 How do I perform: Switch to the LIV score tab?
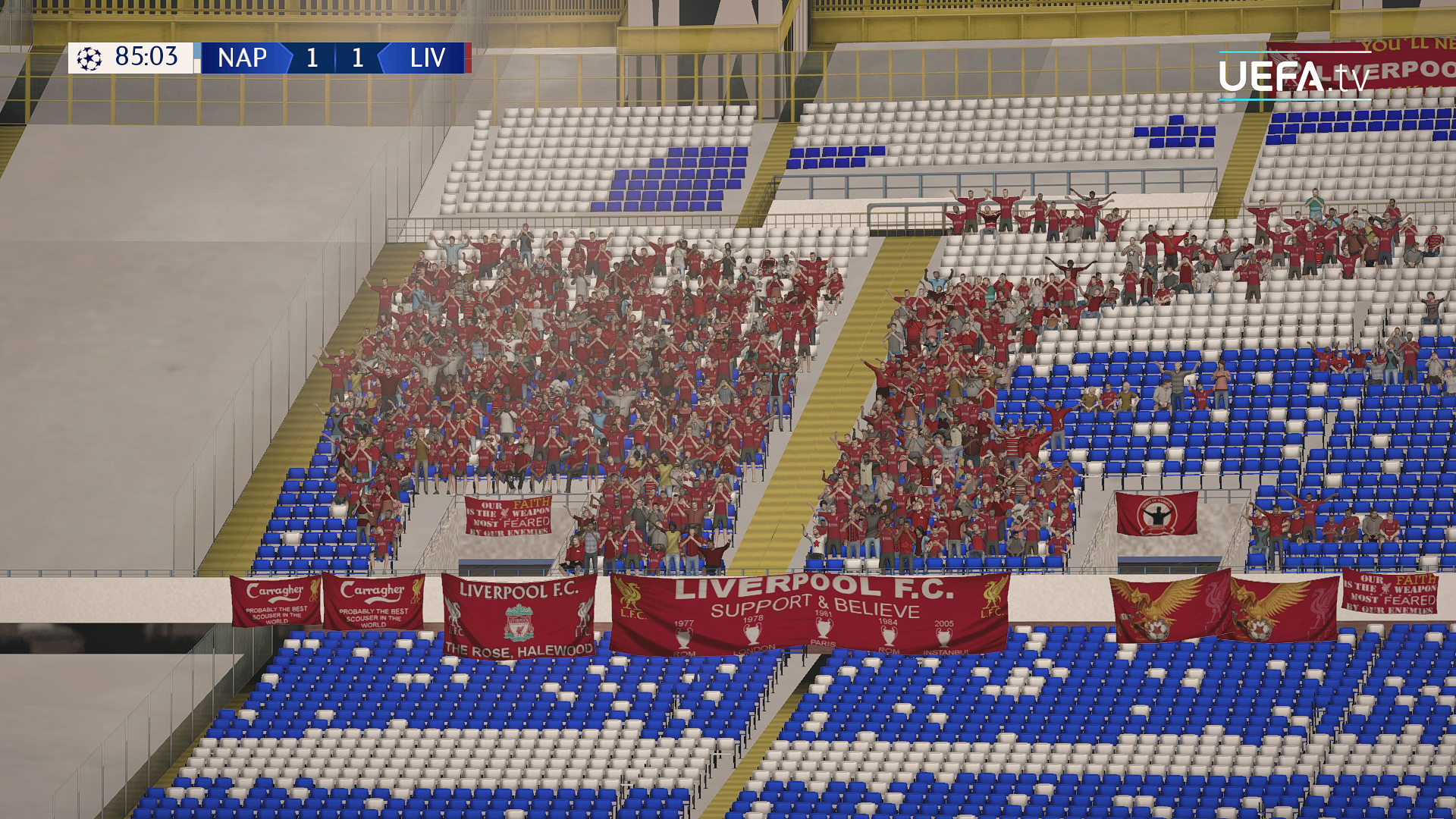pos(356,58)
